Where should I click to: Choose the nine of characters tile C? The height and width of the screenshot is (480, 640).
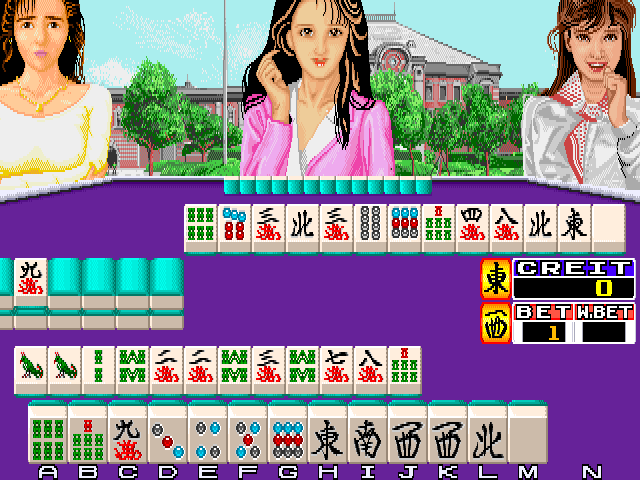pyautogui.click(x=127, y=434)
